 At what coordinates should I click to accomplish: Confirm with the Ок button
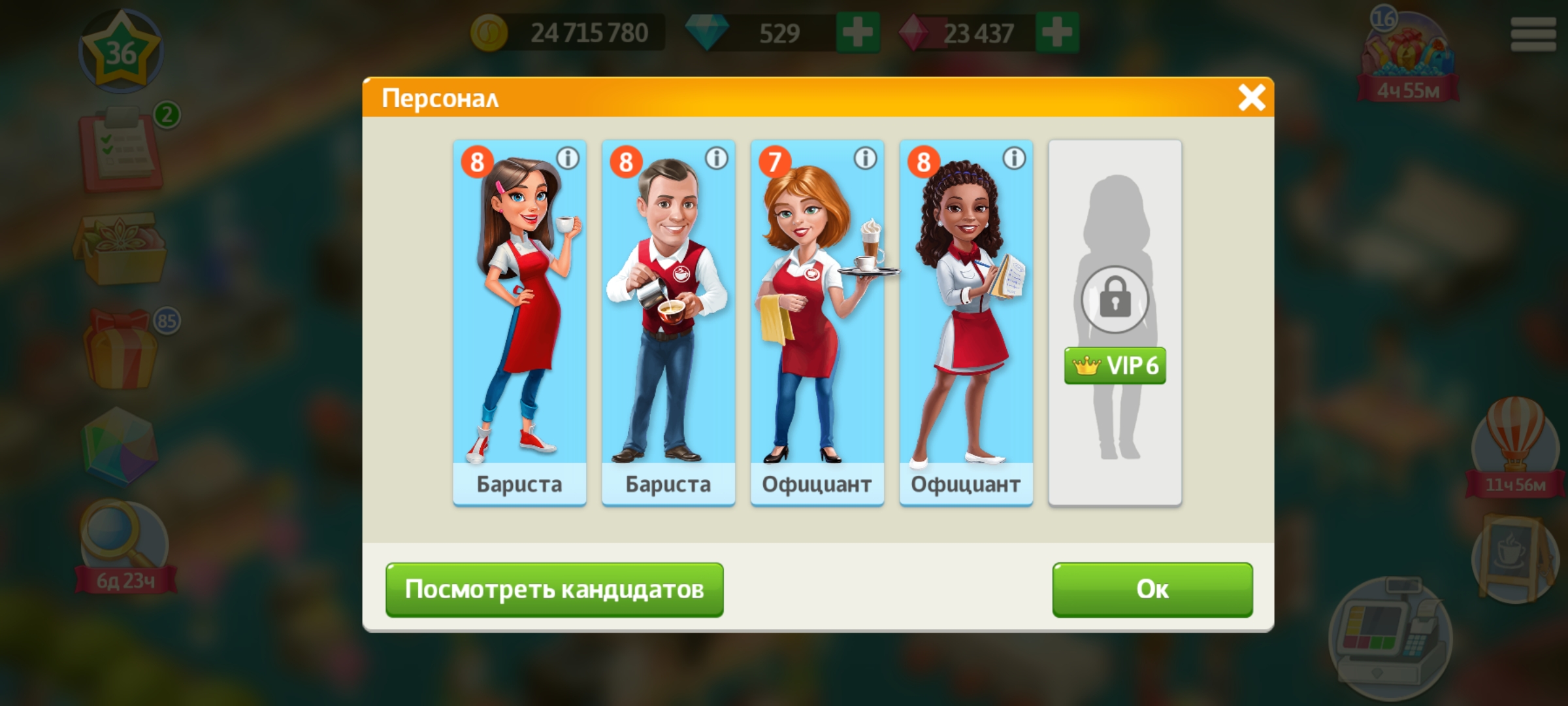pos(1152,589)
